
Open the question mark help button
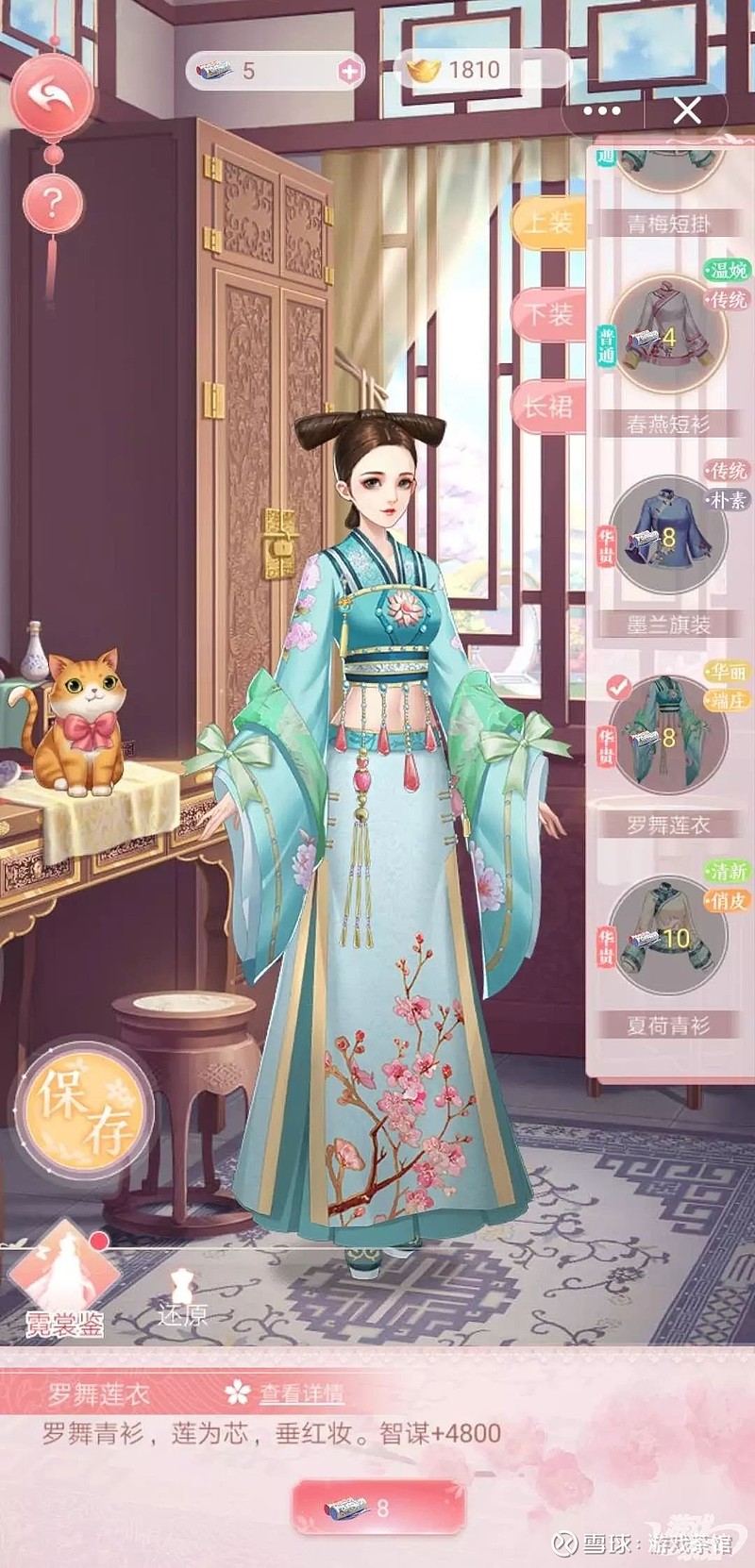tap(54, 202)
